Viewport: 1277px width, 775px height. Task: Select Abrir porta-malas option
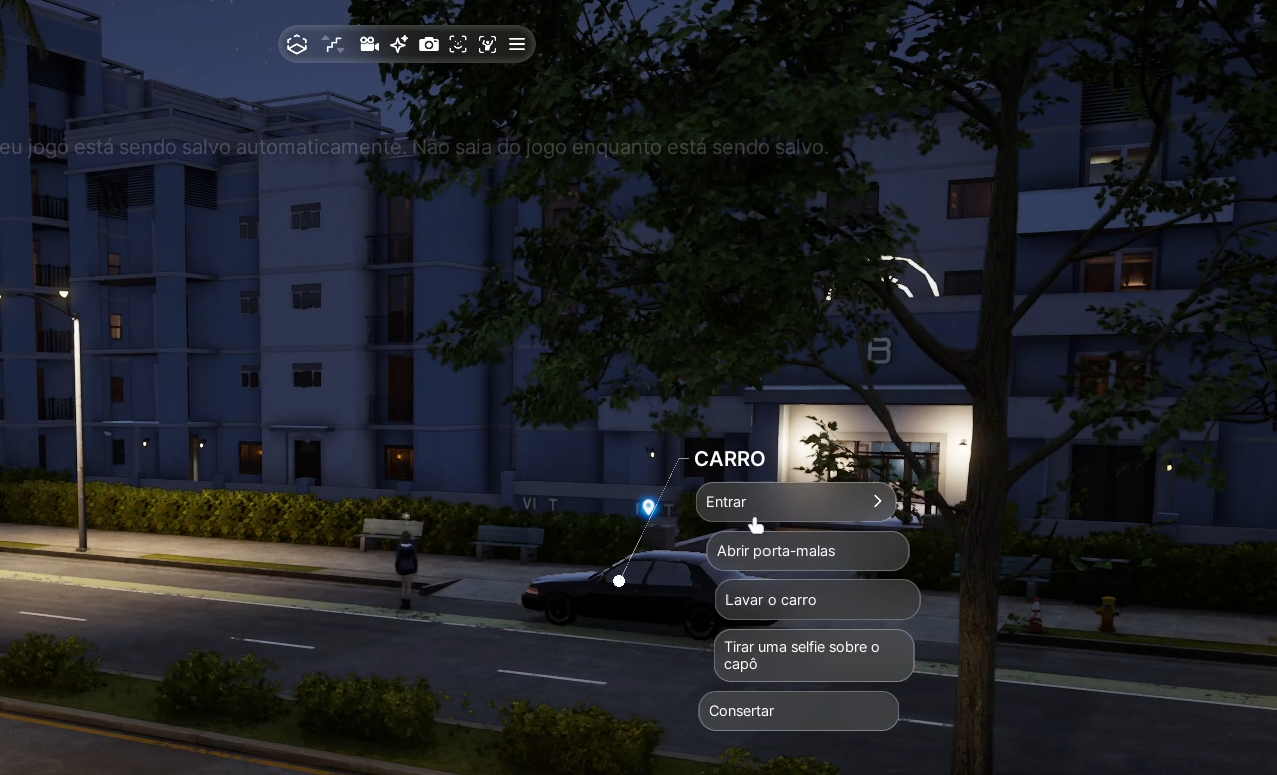pyautogui.click(x=807, y=551)
